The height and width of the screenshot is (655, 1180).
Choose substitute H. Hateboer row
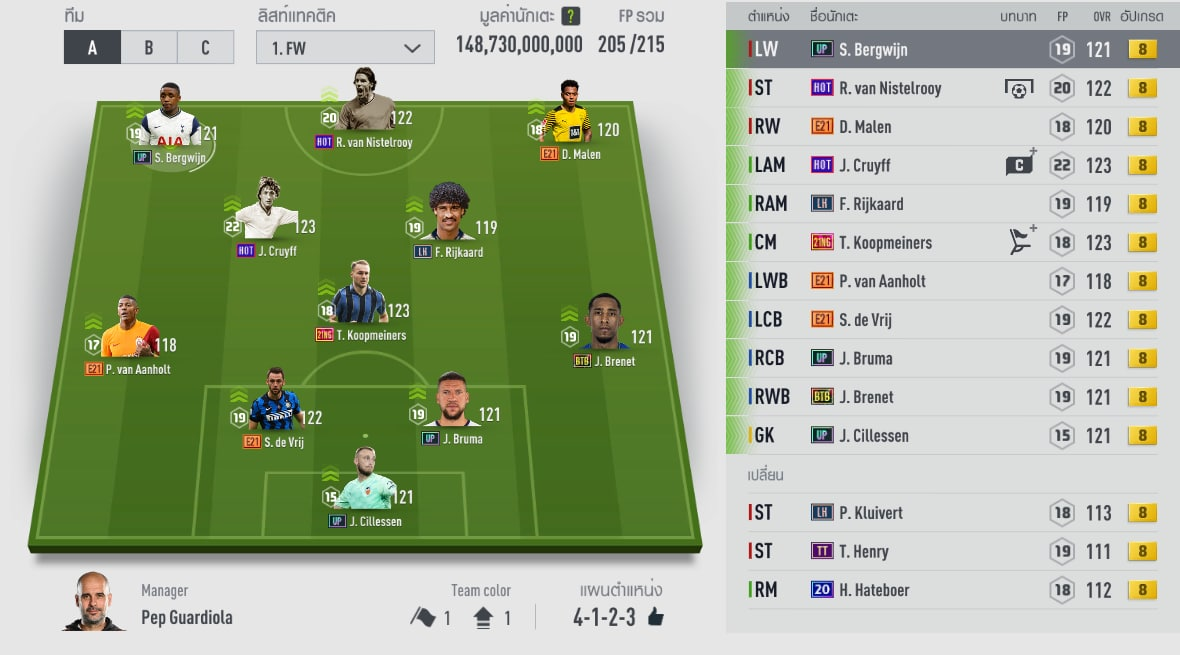click(952, 590)
